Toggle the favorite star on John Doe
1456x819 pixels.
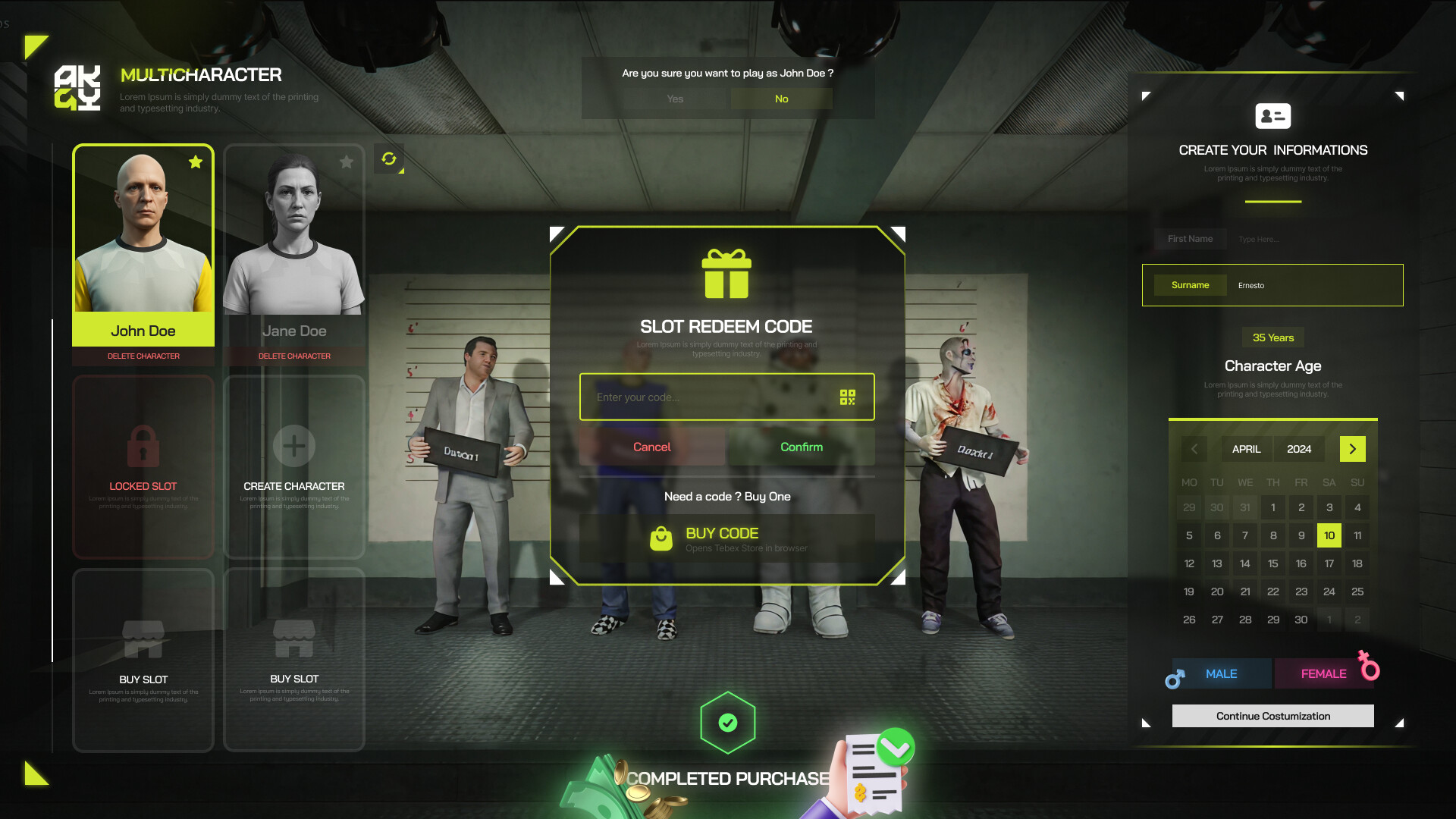(x=196, y=162)
